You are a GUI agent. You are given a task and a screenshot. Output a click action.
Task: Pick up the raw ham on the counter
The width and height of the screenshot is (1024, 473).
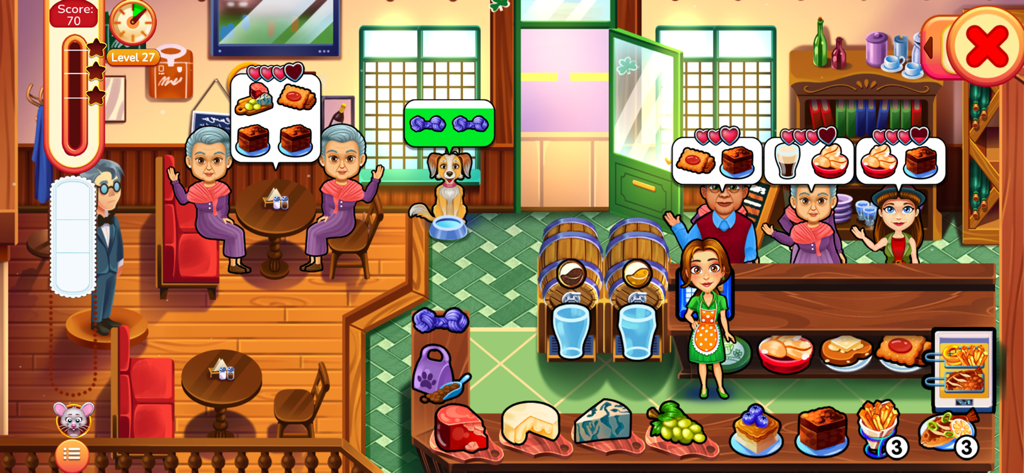point(460,428)
